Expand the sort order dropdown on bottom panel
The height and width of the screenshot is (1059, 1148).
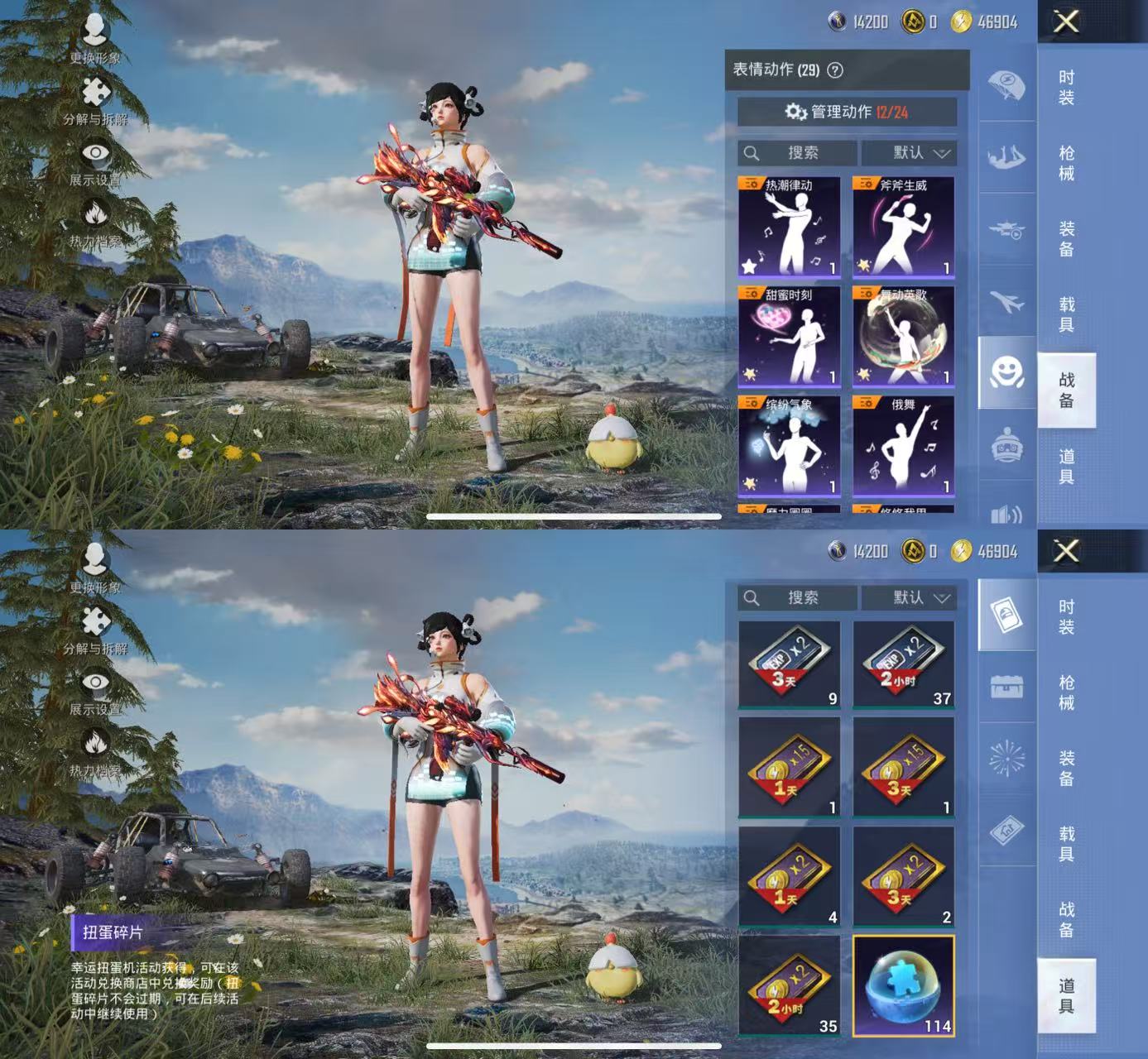click(910, 598)
